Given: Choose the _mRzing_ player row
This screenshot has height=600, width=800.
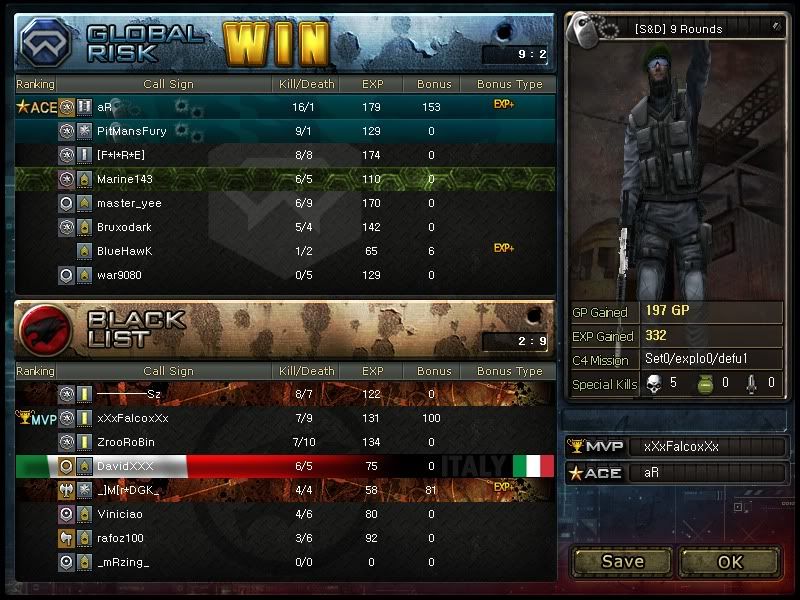Looking at the screenshot, I should (123, 562).
